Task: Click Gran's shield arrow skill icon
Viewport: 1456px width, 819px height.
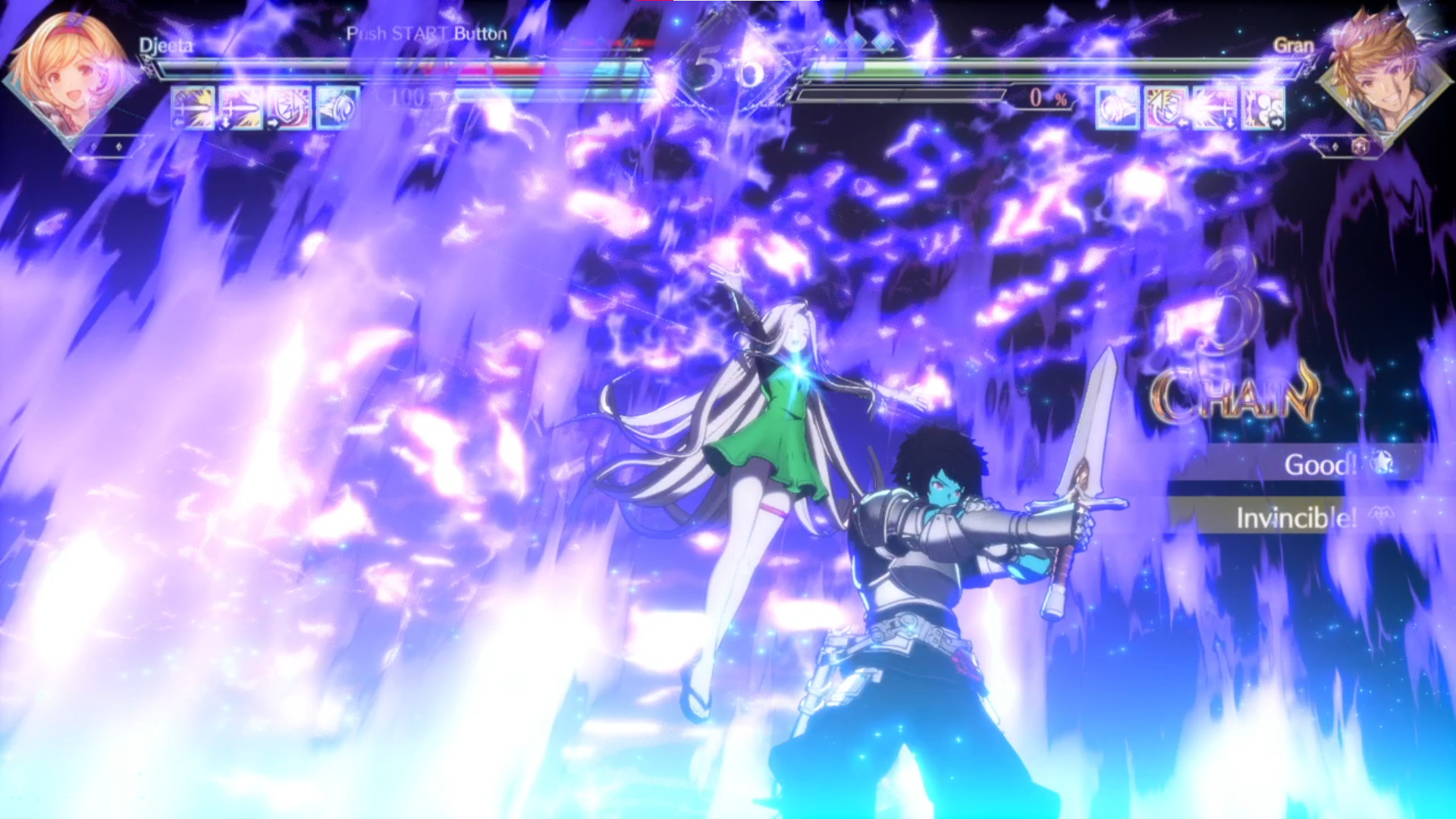Action: click(1165, 108)
